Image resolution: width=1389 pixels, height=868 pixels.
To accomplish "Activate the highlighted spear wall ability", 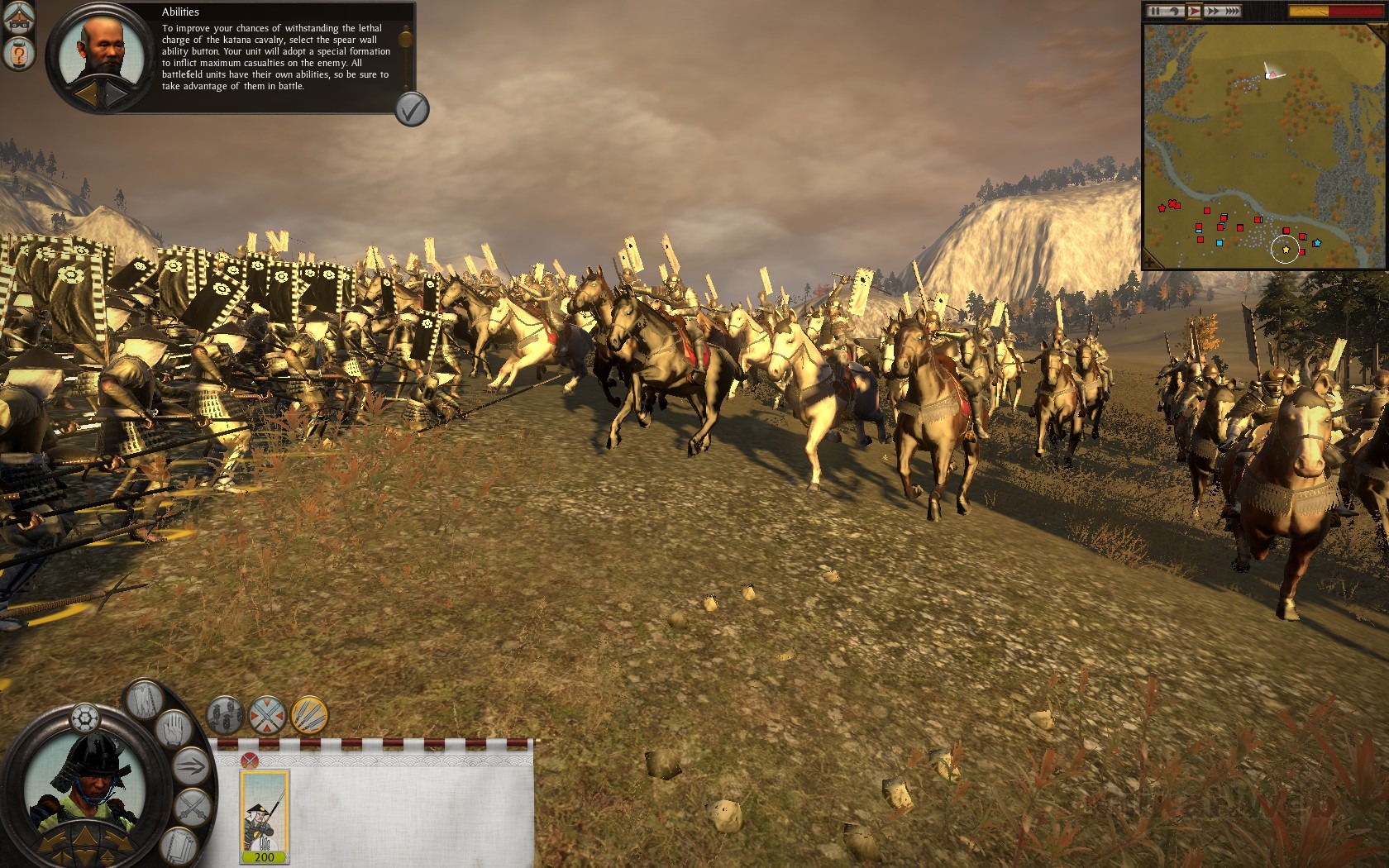I will coord(309,715).
